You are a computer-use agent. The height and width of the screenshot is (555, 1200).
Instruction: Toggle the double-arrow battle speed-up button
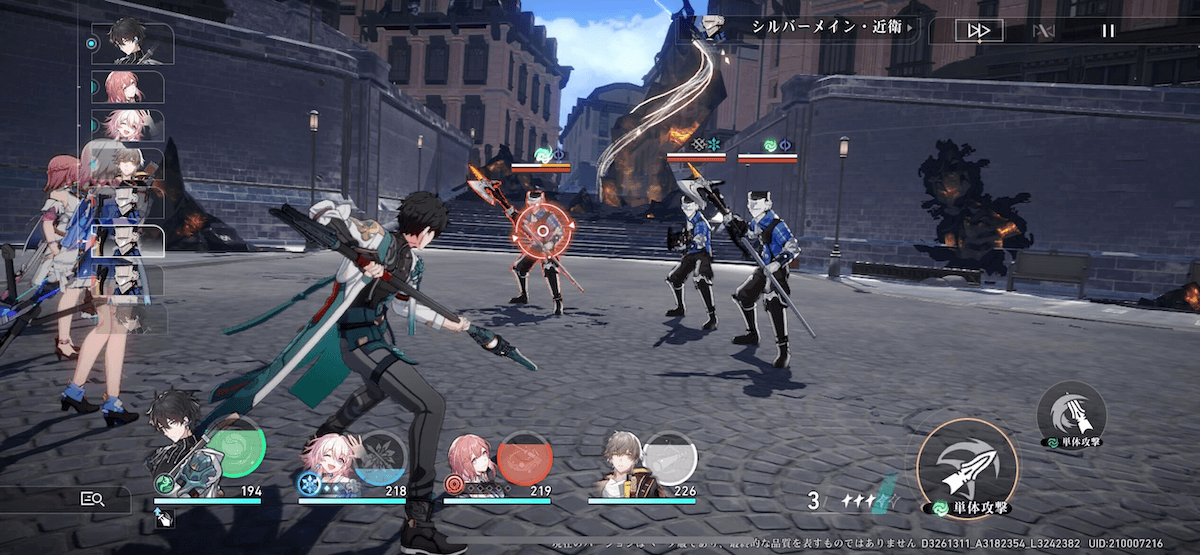point(978,31)
